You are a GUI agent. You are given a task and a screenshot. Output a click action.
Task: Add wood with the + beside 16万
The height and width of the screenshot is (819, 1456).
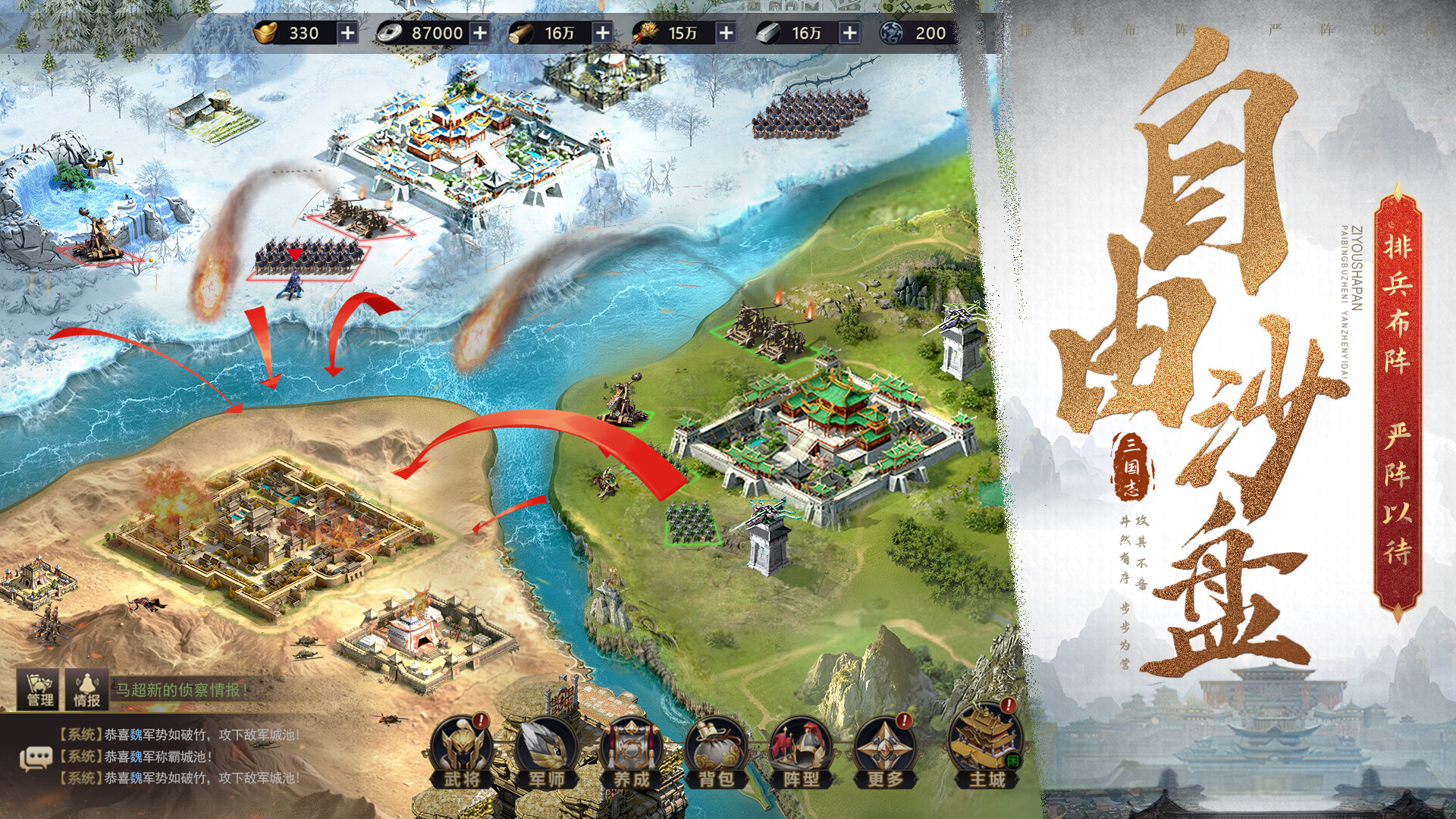click(x=602, y=32)
